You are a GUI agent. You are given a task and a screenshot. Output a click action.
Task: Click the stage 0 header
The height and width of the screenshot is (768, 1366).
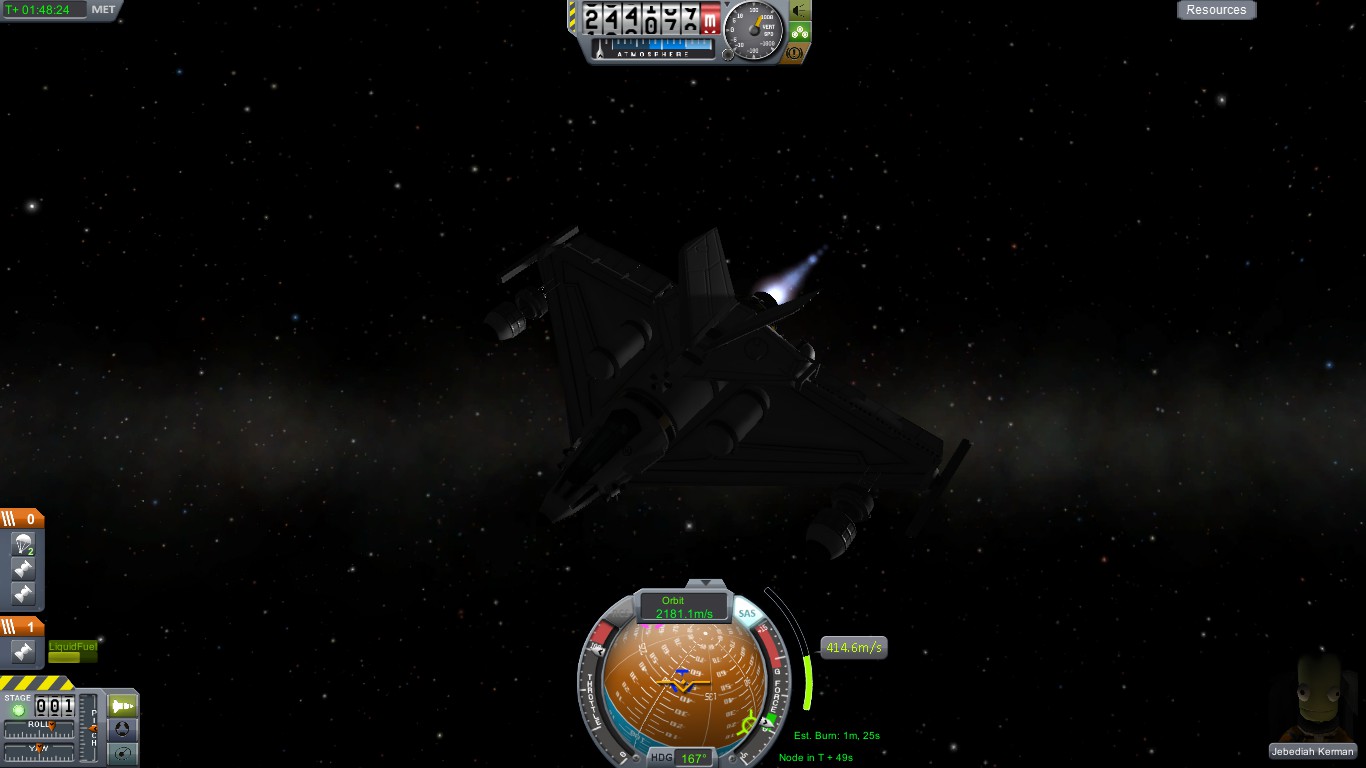click(x=22, y=519)
